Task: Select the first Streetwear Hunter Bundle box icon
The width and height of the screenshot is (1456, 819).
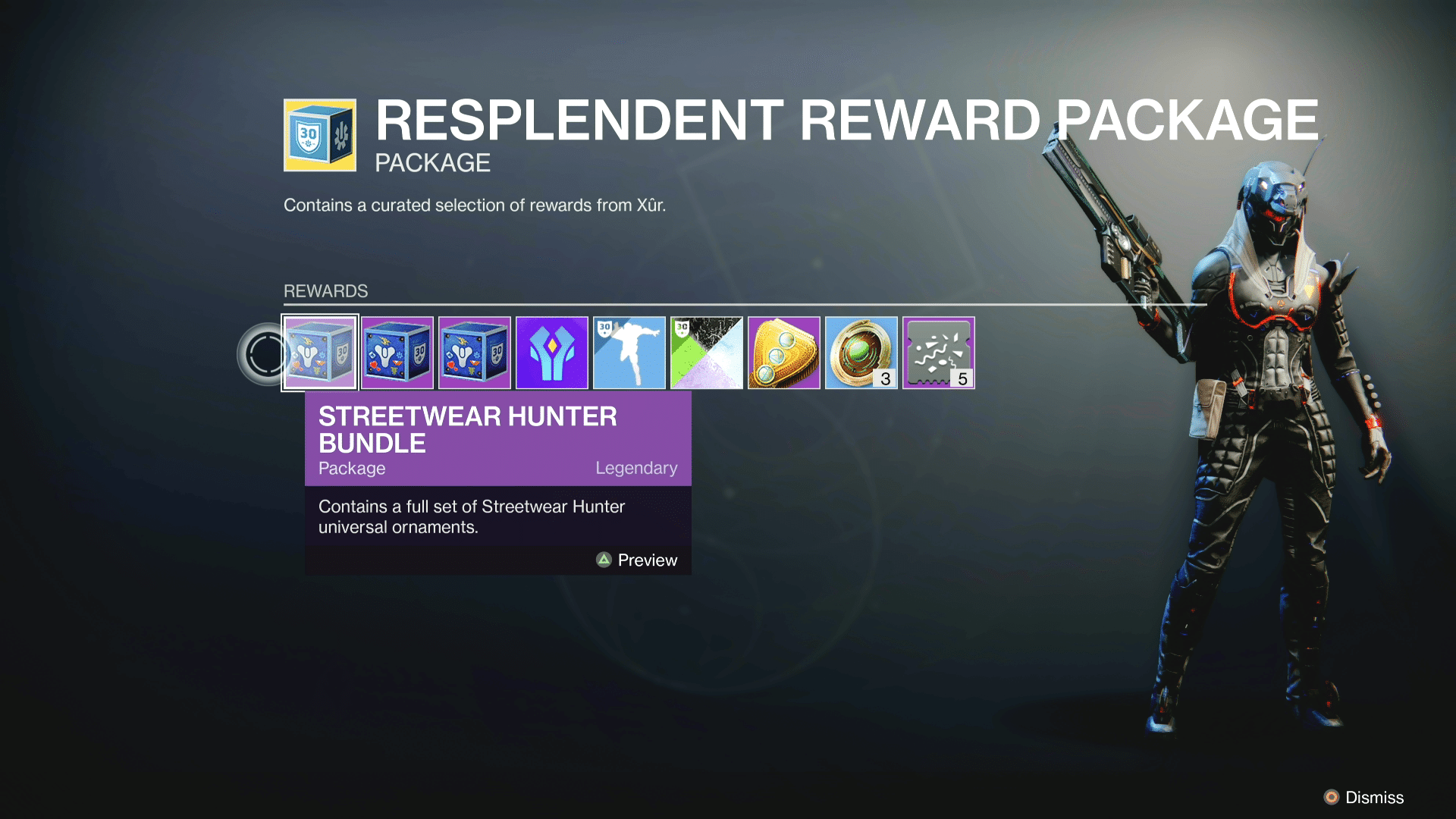Action: pyautogui.click(x=320, y=352)
